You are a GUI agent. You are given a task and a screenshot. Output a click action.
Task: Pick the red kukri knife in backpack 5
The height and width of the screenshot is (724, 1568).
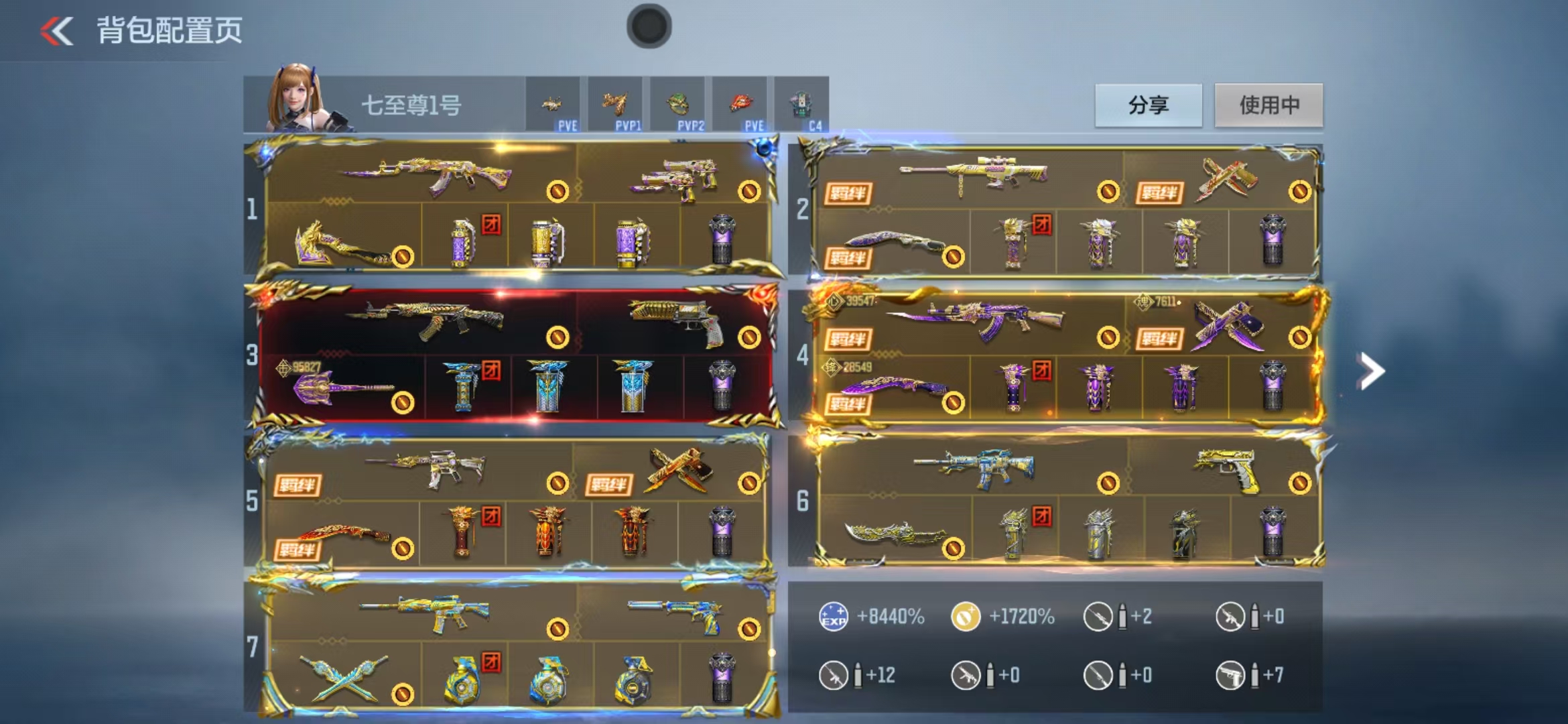coord(342,534)
